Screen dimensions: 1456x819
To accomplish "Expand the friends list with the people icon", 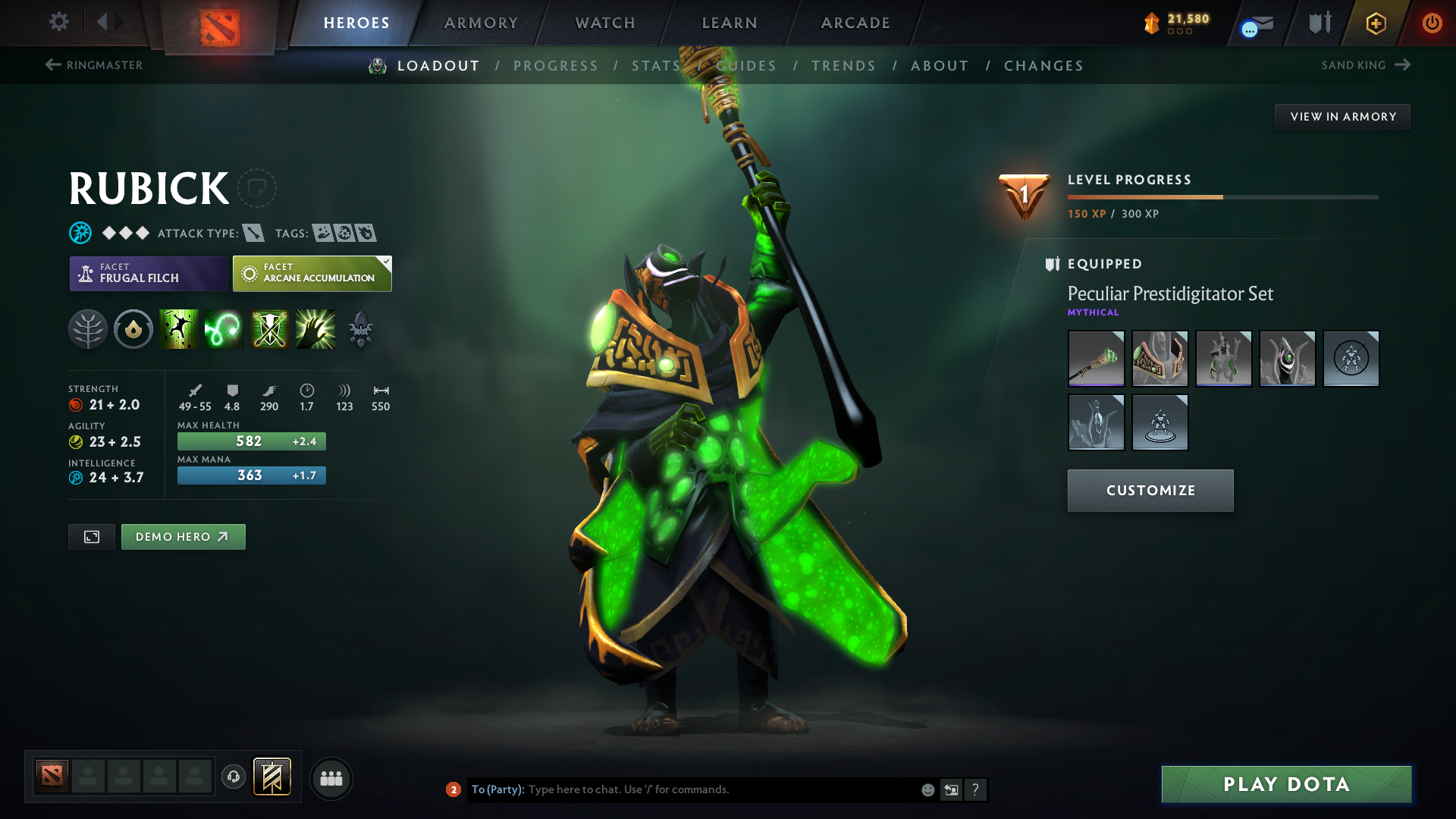I will click(x=331, y=778).
